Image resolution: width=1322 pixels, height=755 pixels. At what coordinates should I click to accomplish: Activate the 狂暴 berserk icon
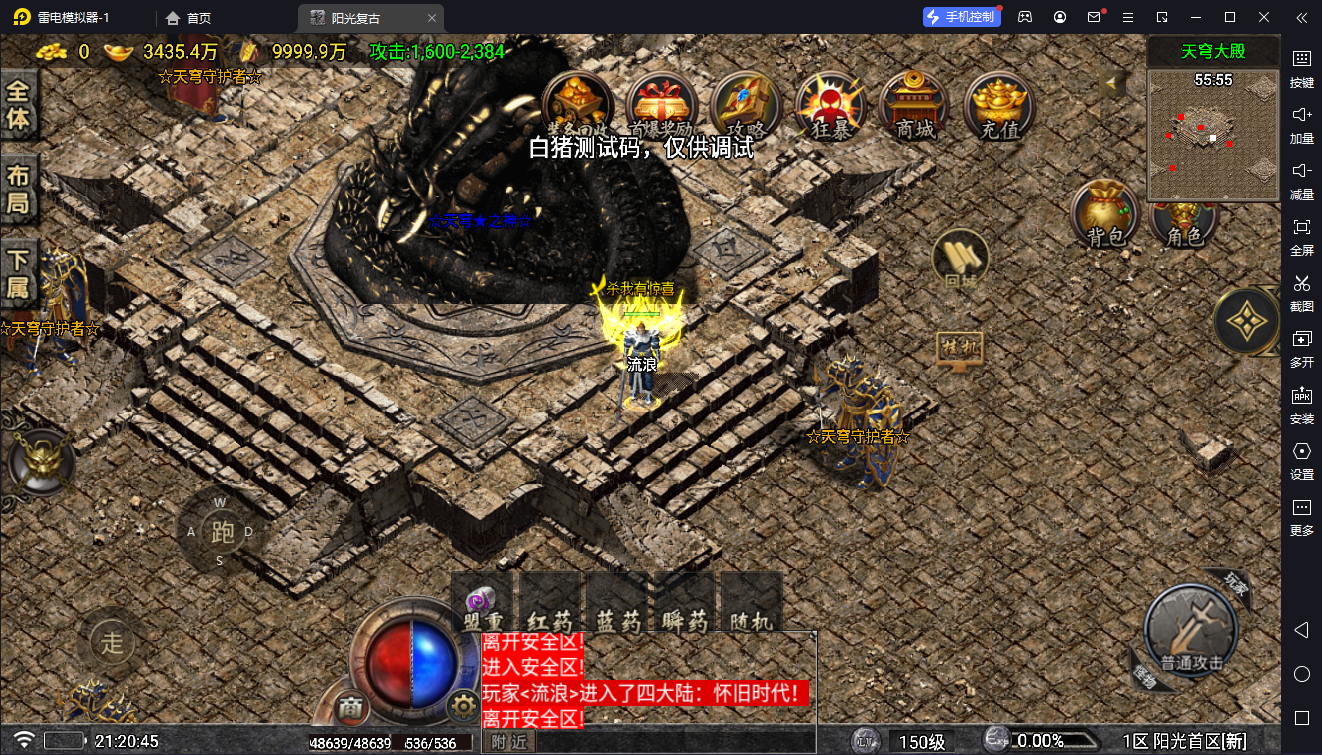click(830, 105)
